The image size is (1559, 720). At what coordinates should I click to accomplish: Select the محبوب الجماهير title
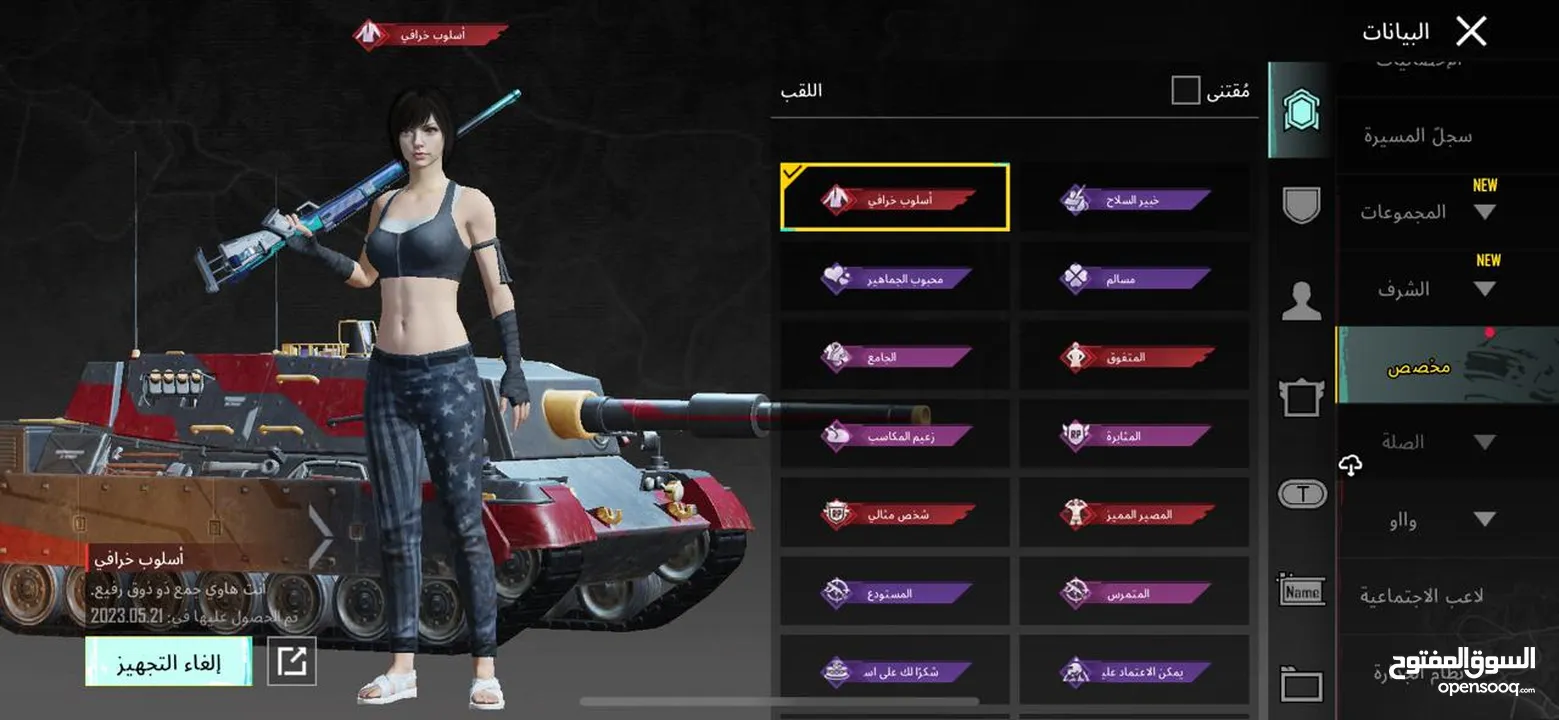coord(895,277)
